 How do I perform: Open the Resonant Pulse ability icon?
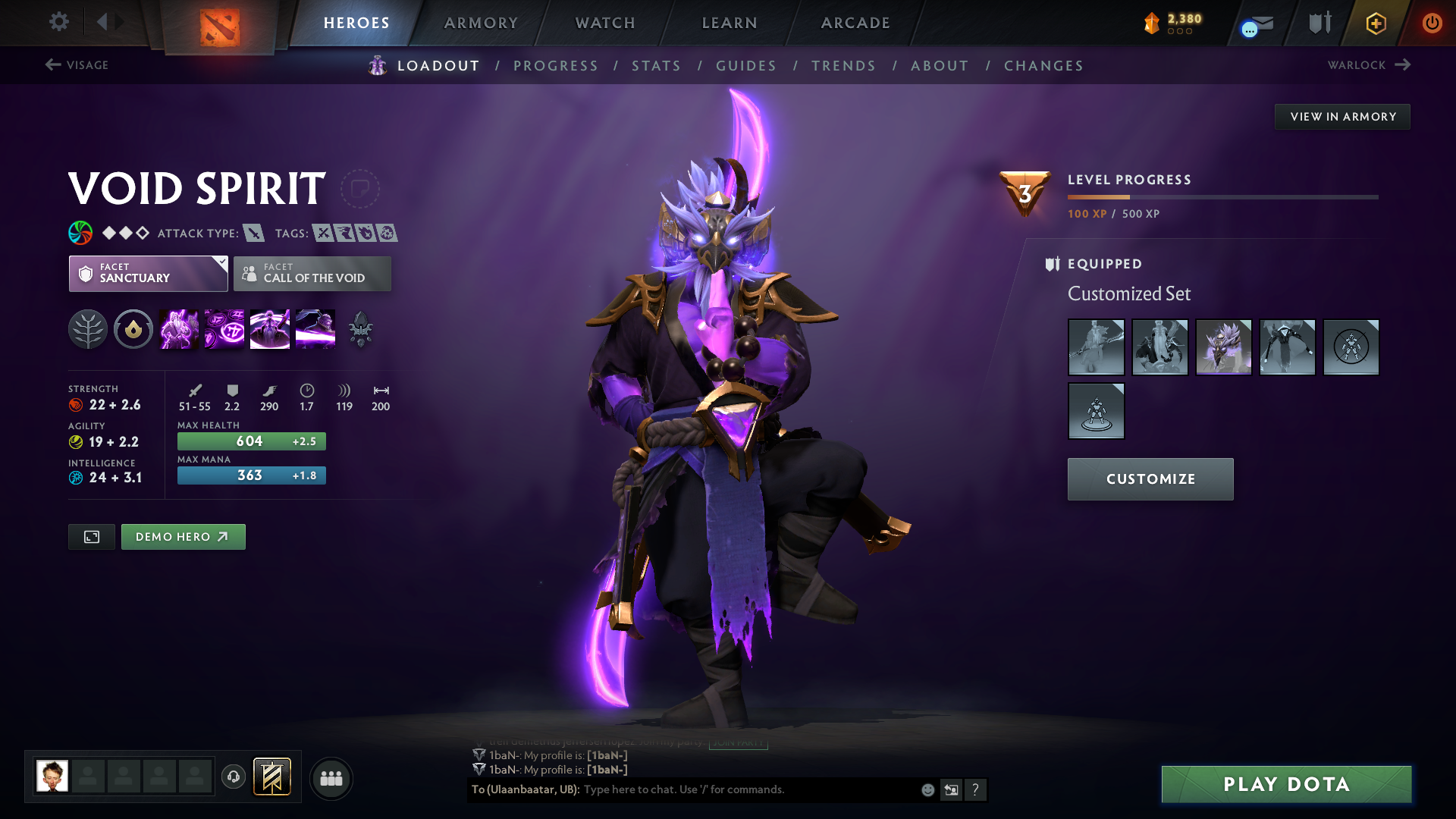point(269,329)
